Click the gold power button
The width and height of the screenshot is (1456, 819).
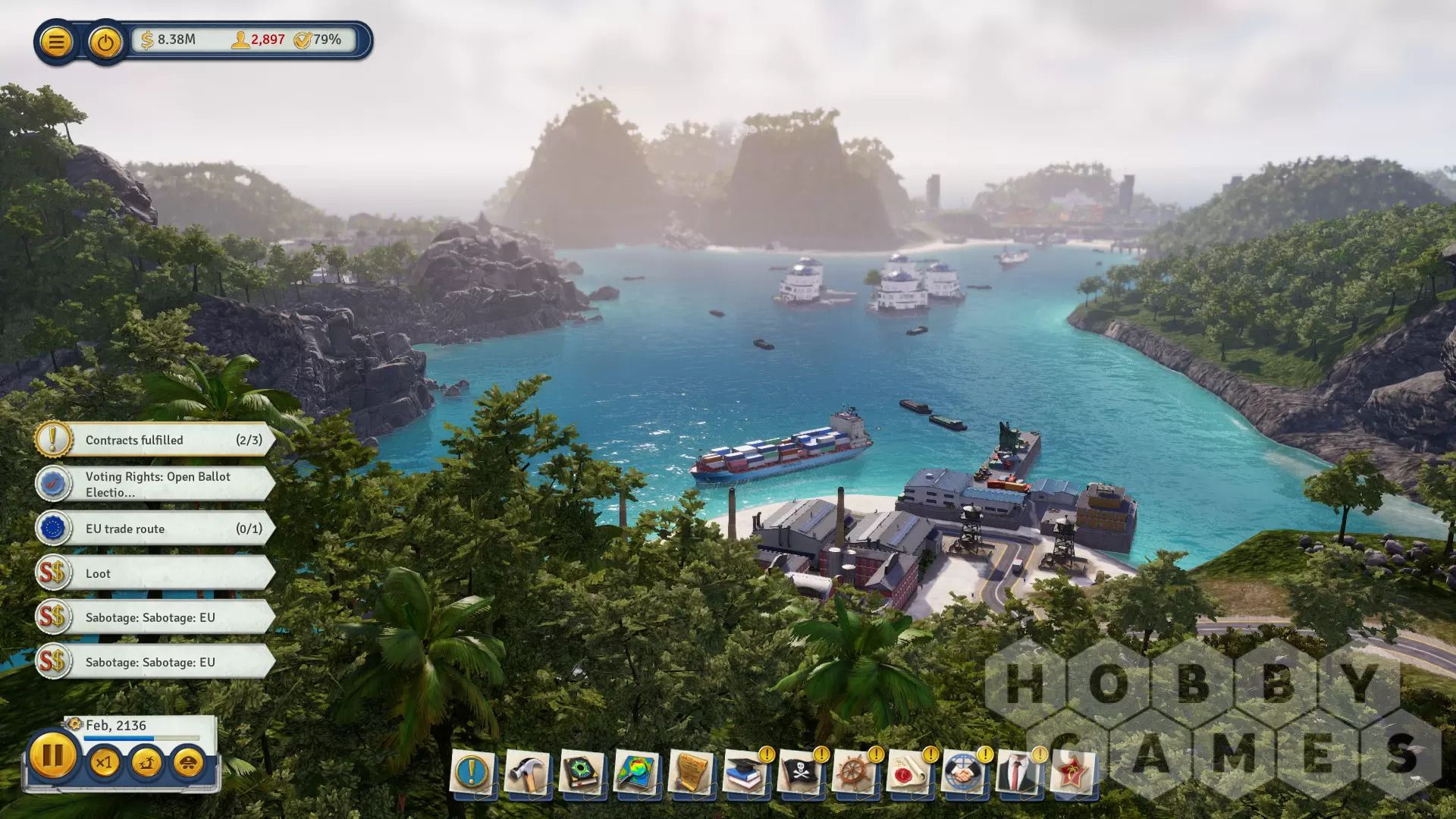pyautogui.click(x=105, y=42)
